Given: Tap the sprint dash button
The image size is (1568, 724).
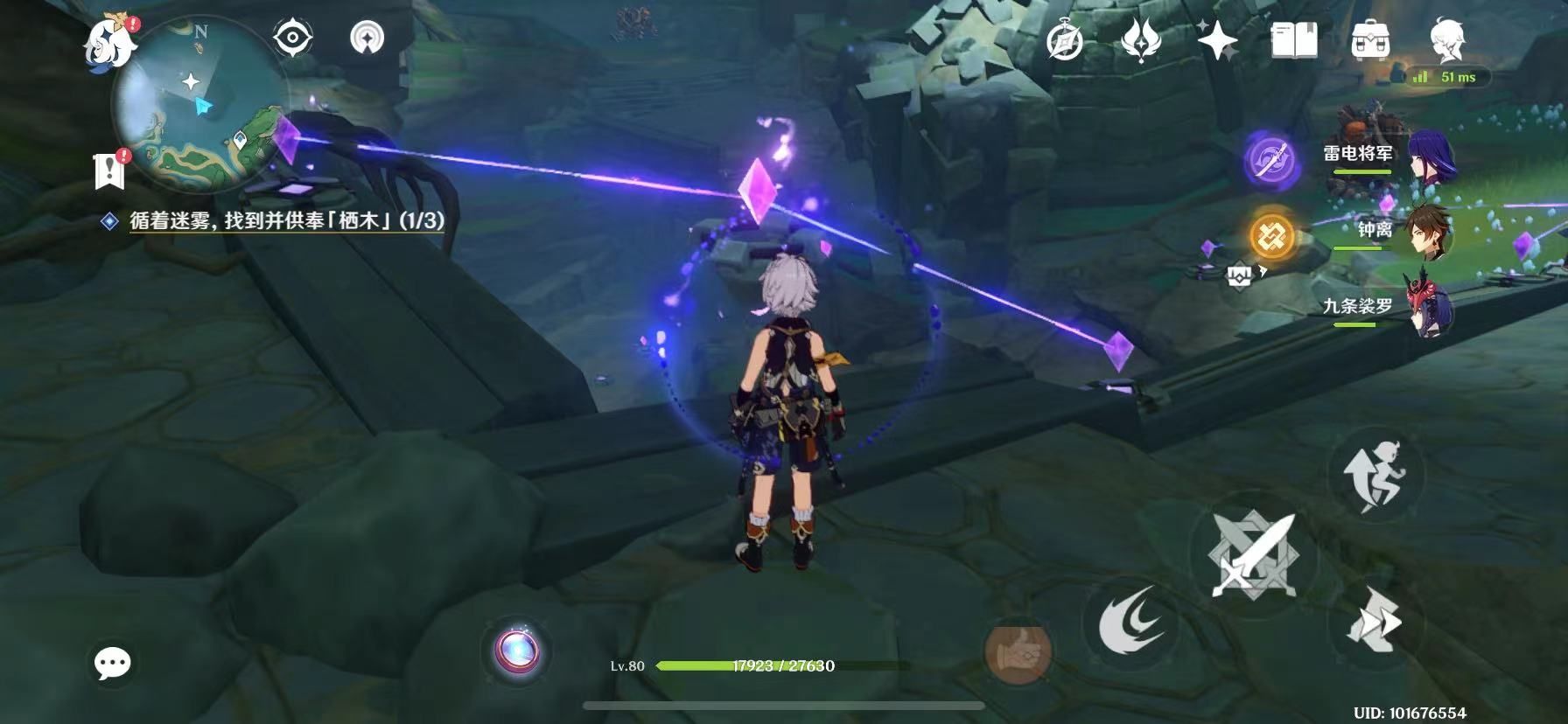Looking at the screenshot, I should (x=1374, y=623).
